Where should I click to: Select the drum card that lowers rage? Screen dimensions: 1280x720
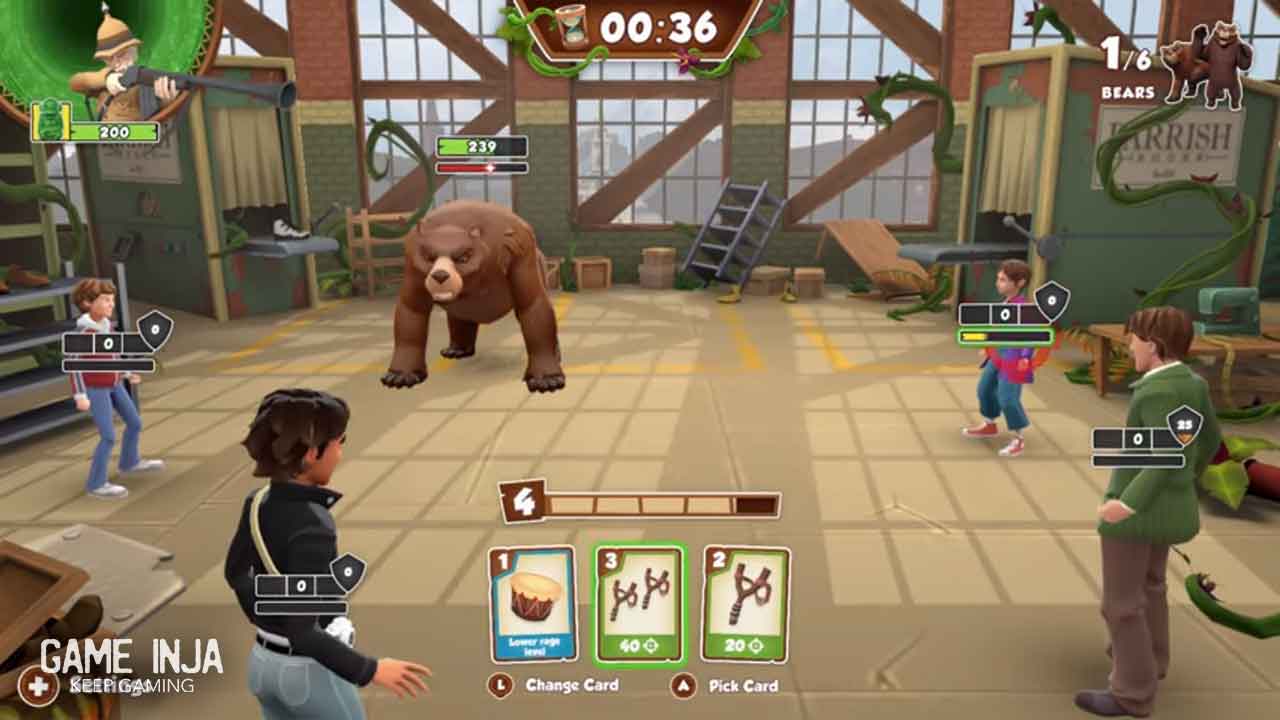pos(532,603)
